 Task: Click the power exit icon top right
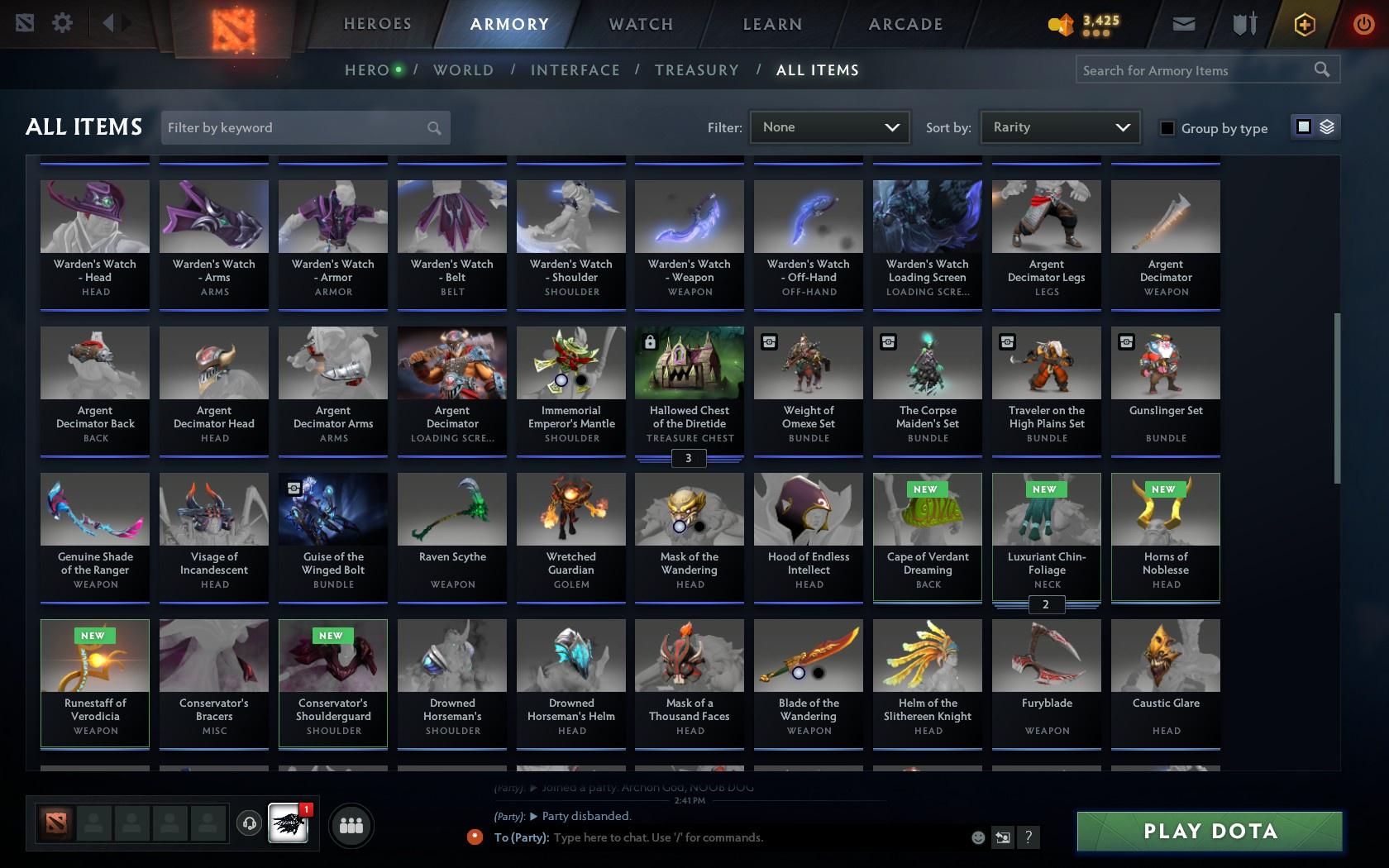pyautogui.click(x=1364, y=23)
